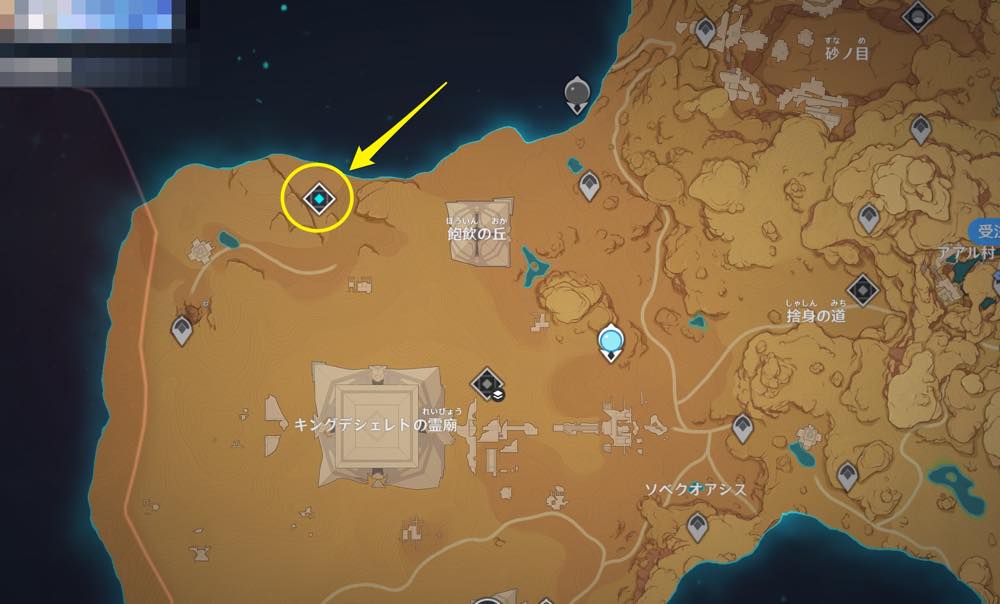This screenshot has height=604, width=1000.
Task: Click the dark orb statue marker on the coast
Action: click(578, 93)
